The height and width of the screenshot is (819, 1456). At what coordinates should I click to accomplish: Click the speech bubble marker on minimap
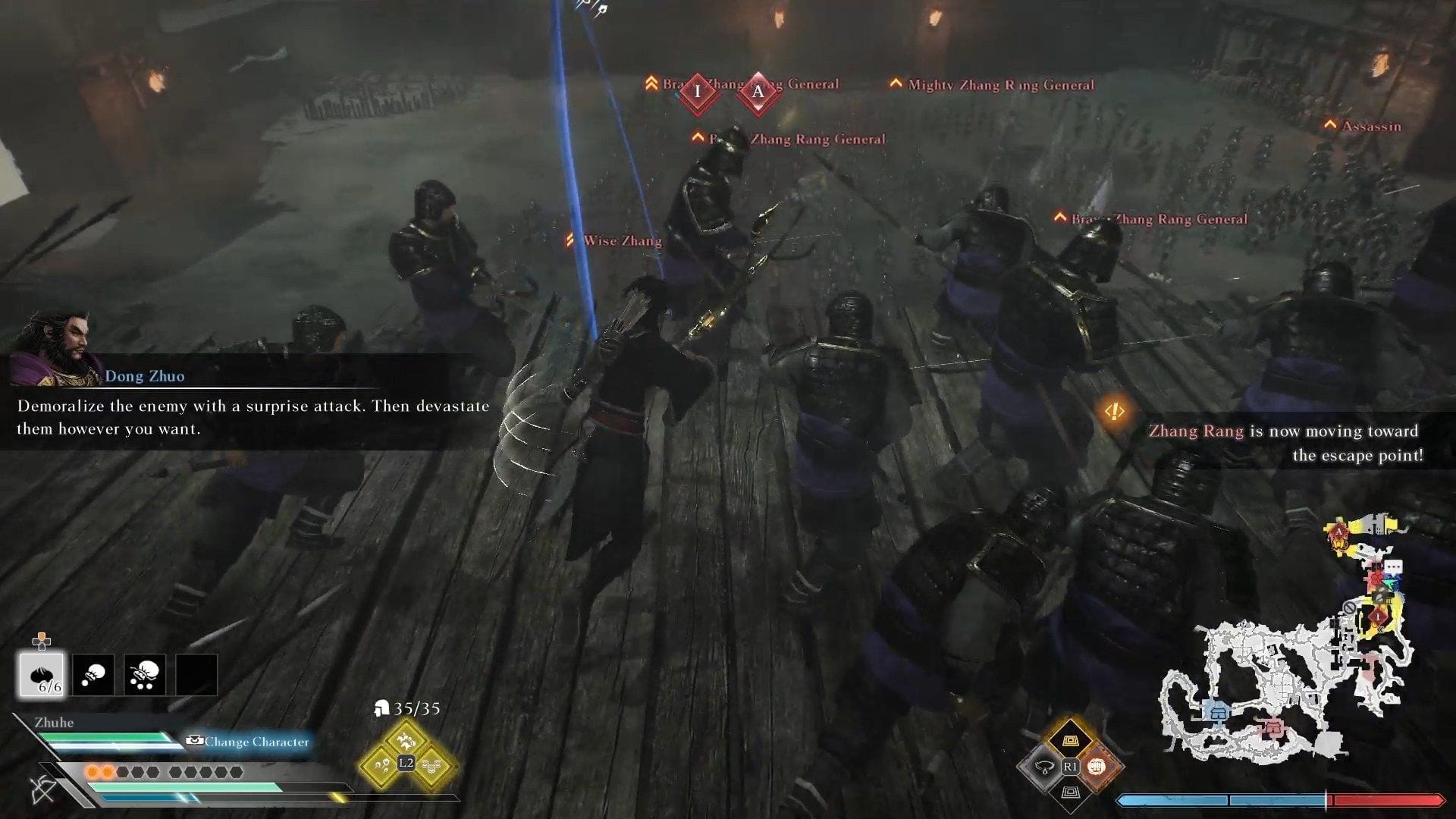click(x=1393, y=567)
